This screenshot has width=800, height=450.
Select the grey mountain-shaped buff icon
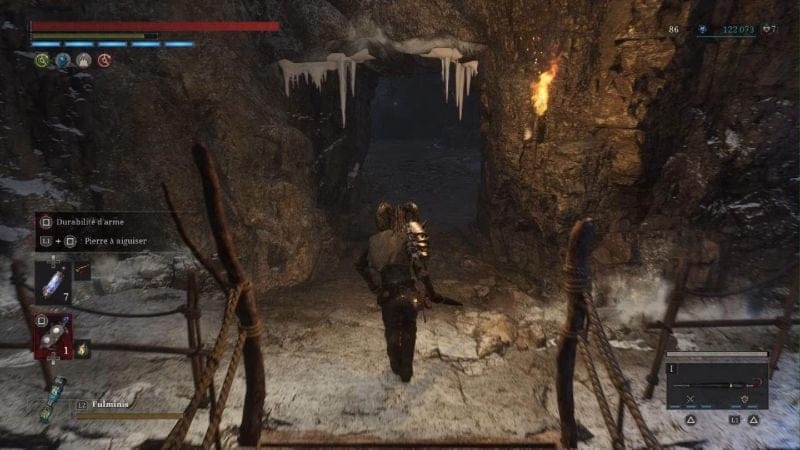83,61
